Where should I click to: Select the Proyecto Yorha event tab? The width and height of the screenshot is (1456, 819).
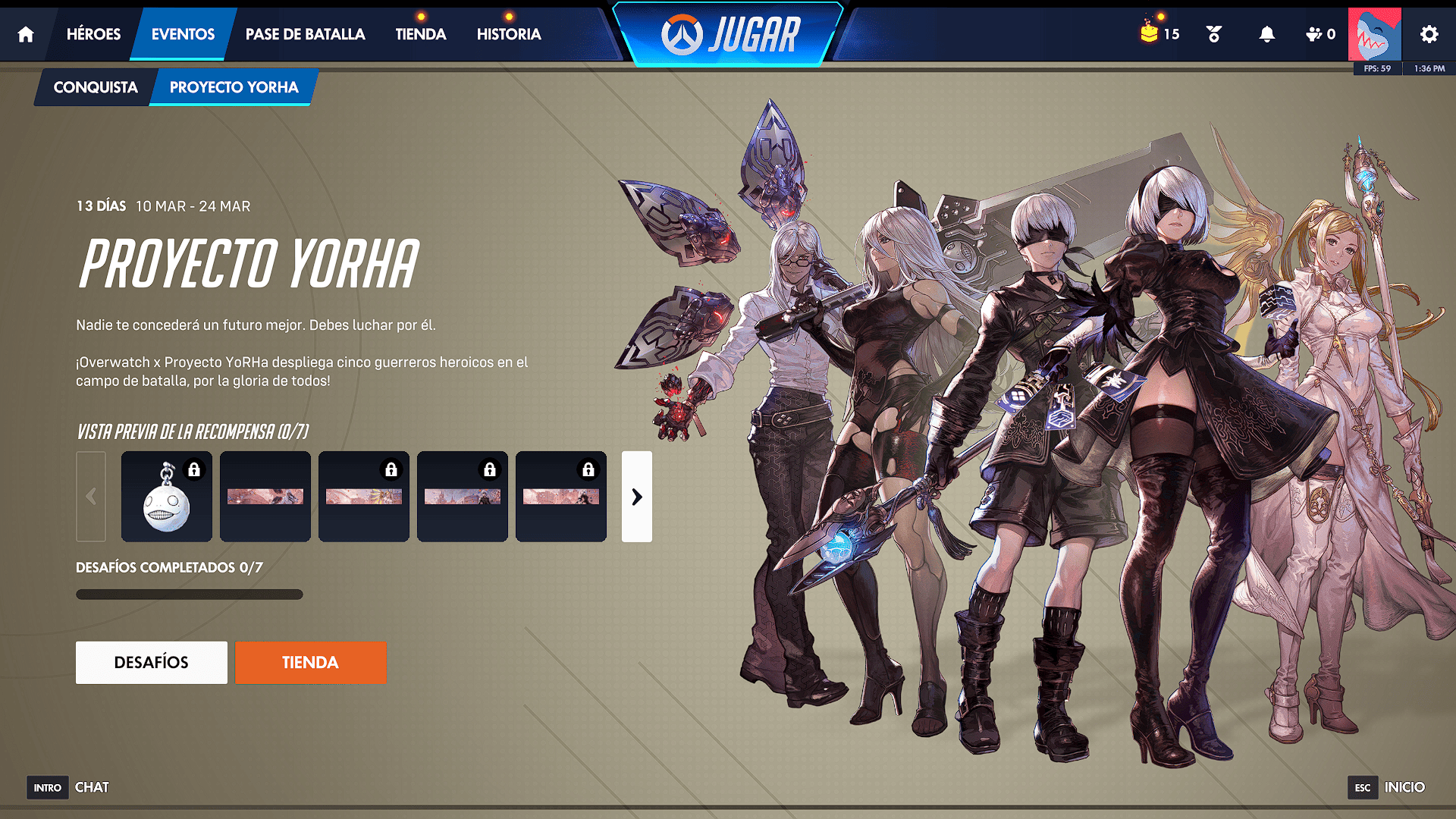coord(234,87)
